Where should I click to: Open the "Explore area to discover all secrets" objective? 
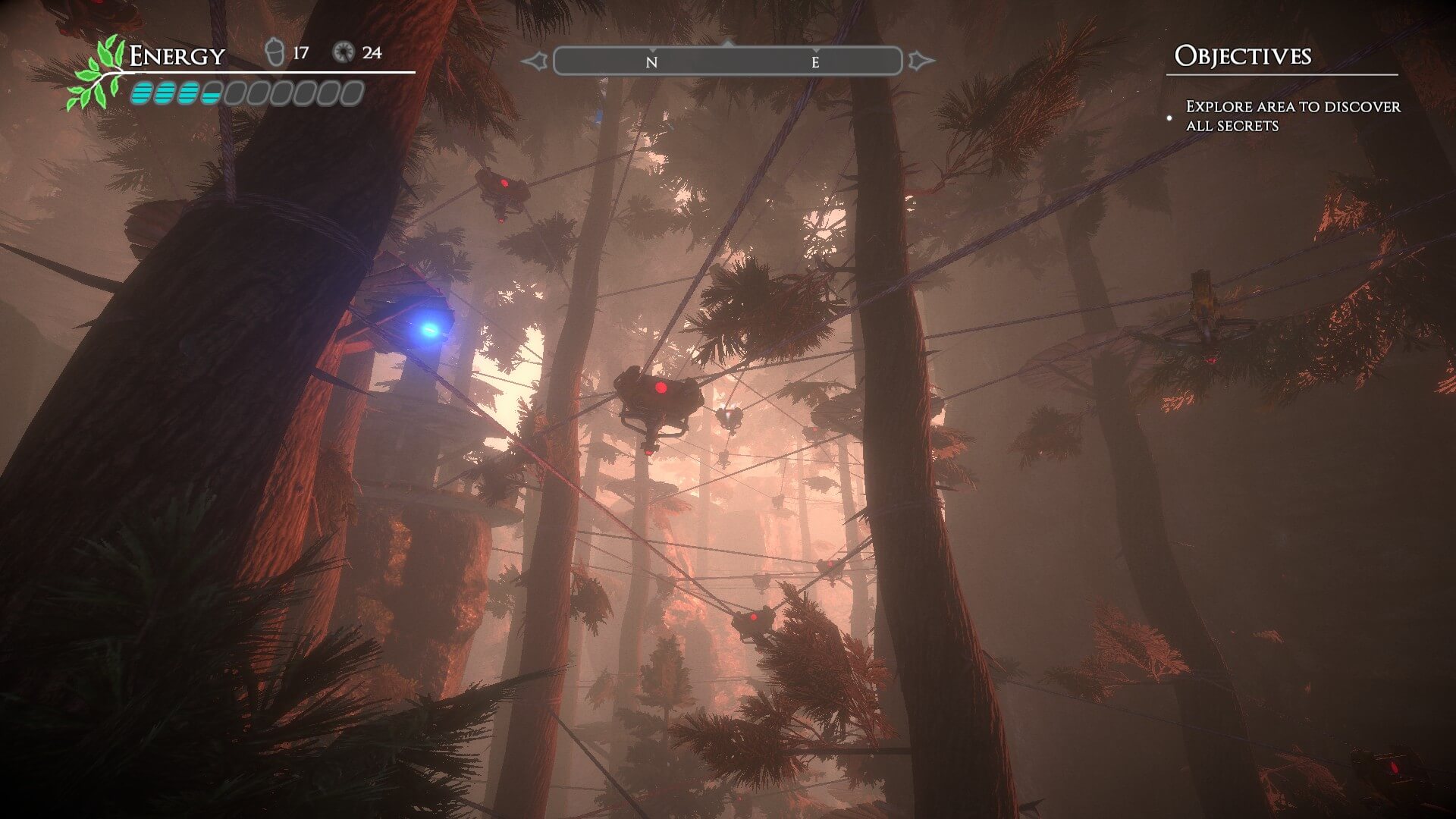coord(1292,116)
